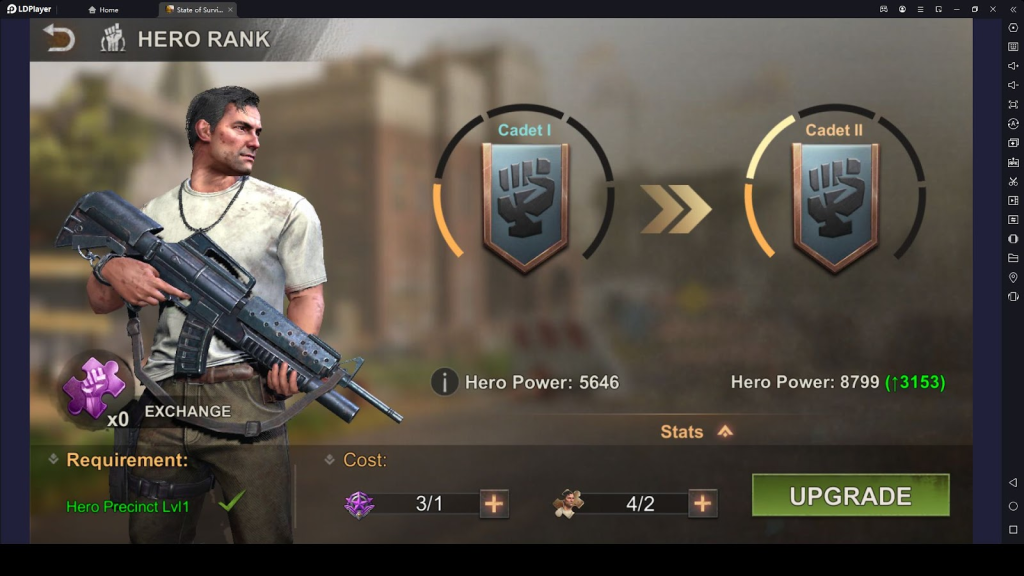Viewport: 1024px width, 576px height.
Task: Go back using the return arrow
Action: point(59,39)
